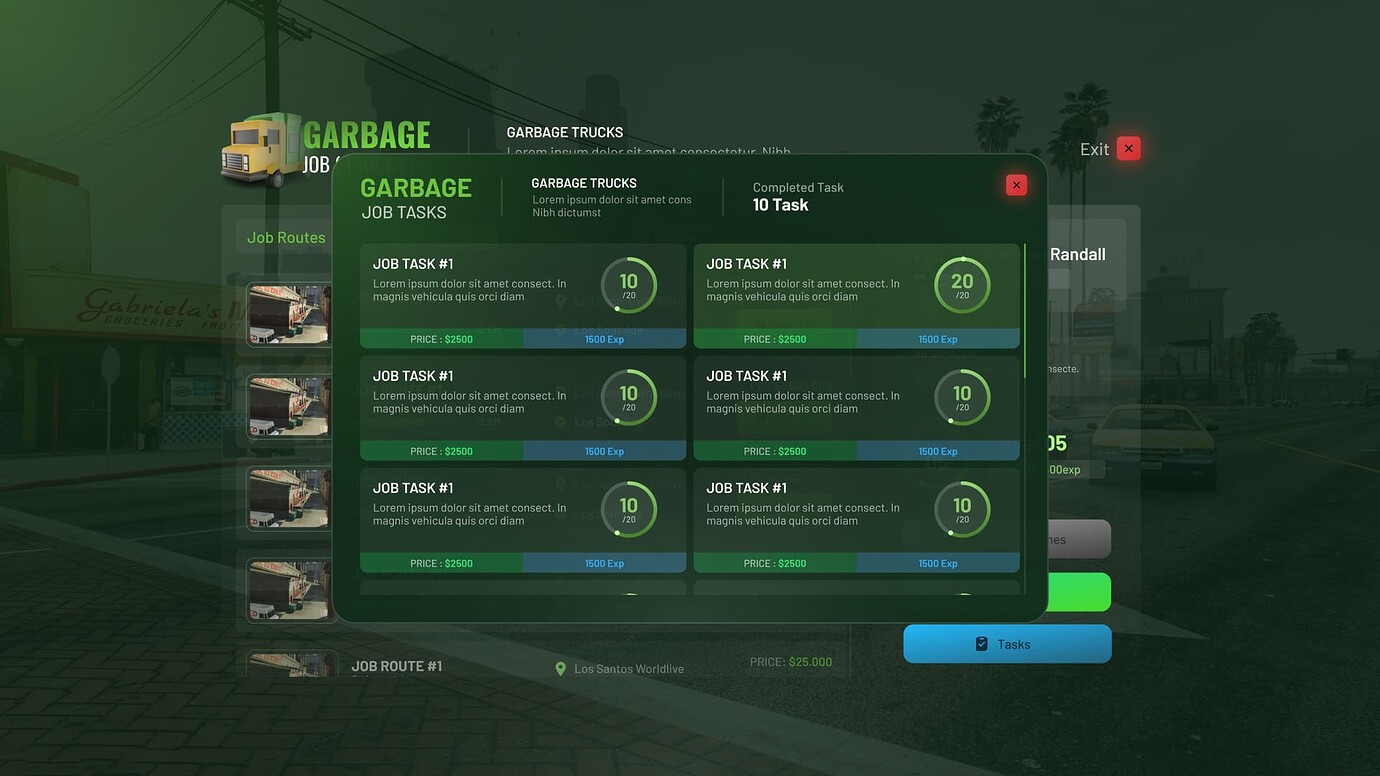This screenshot has width=1380, height=776.
Task: Click the bottom-right task's circular progress counter
Action: coord(962,510)
